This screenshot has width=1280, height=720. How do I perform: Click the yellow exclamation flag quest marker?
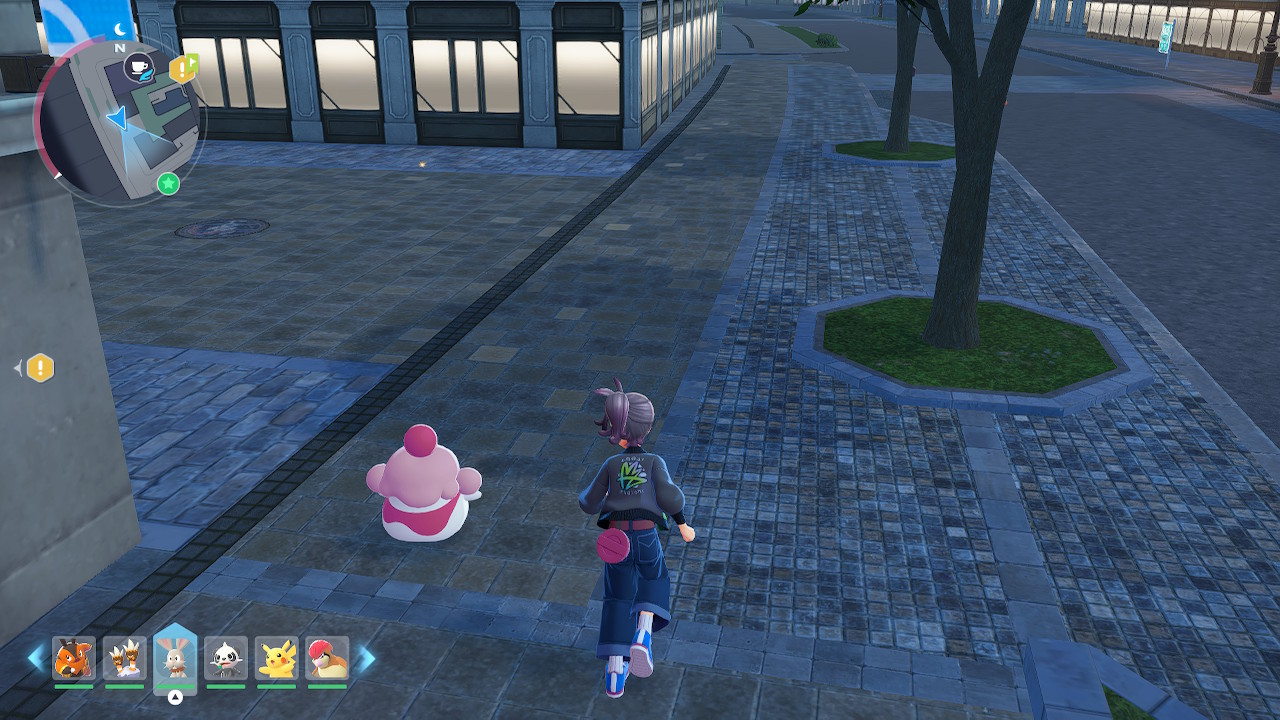coord(184,68)
